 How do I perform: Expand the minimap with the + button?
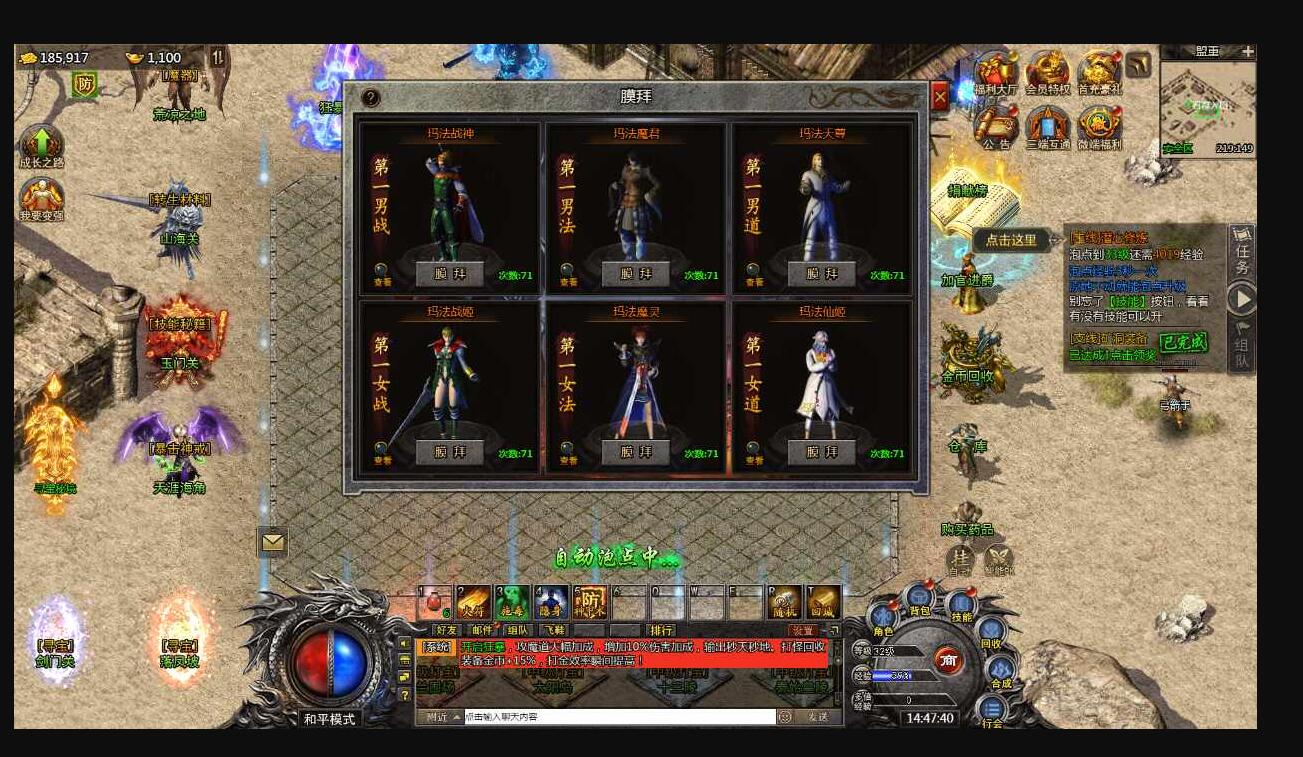[x=1246, y=50]
